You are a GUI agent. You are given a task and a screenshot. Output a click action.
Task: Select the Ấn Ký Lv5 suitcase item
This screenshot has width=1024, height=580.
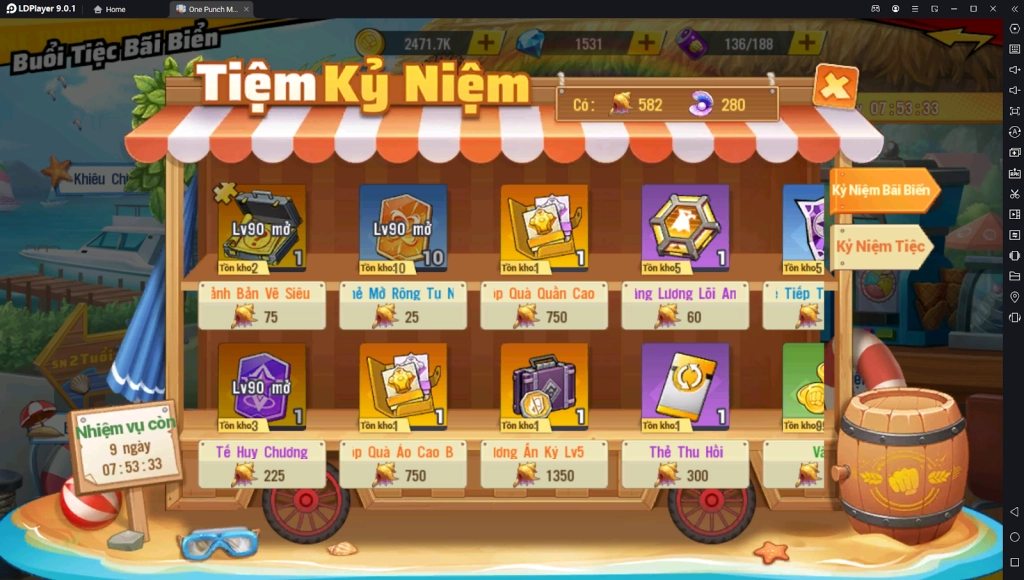click(x=544, y=387)
